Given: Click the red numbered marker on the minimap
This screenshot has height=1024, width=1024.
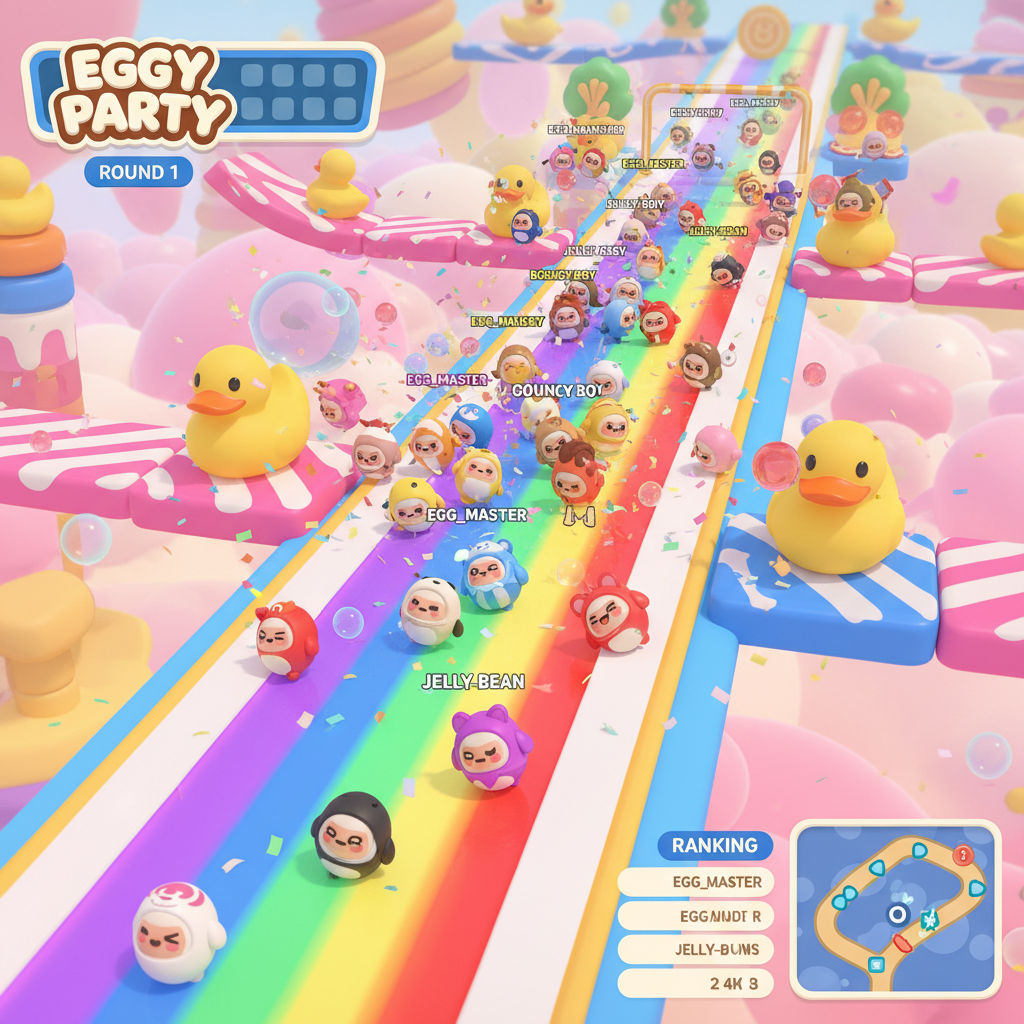Looking at the screenshot, I should click(x=963, y=855).
